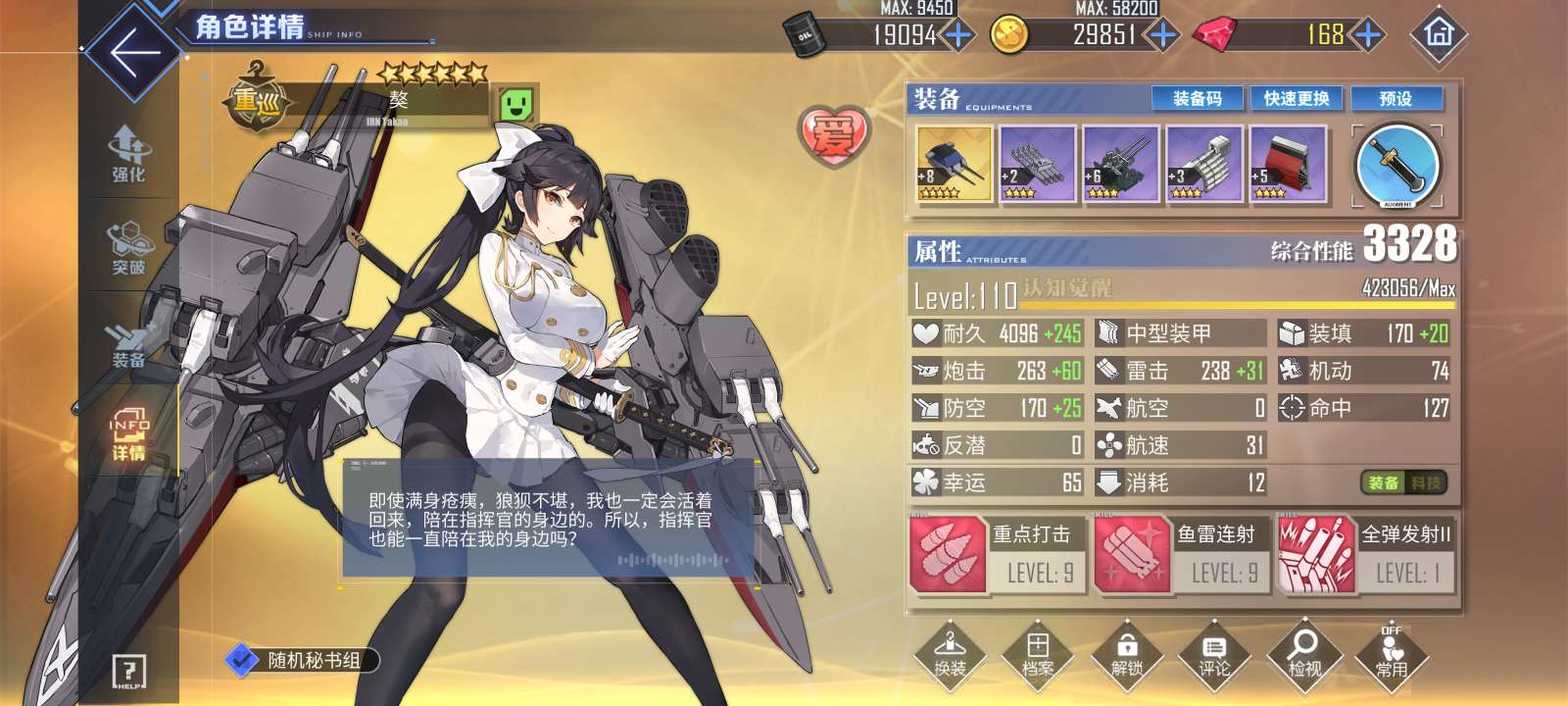
Task: Open the 预设 preset button
Action: (x=1396, y=98)
